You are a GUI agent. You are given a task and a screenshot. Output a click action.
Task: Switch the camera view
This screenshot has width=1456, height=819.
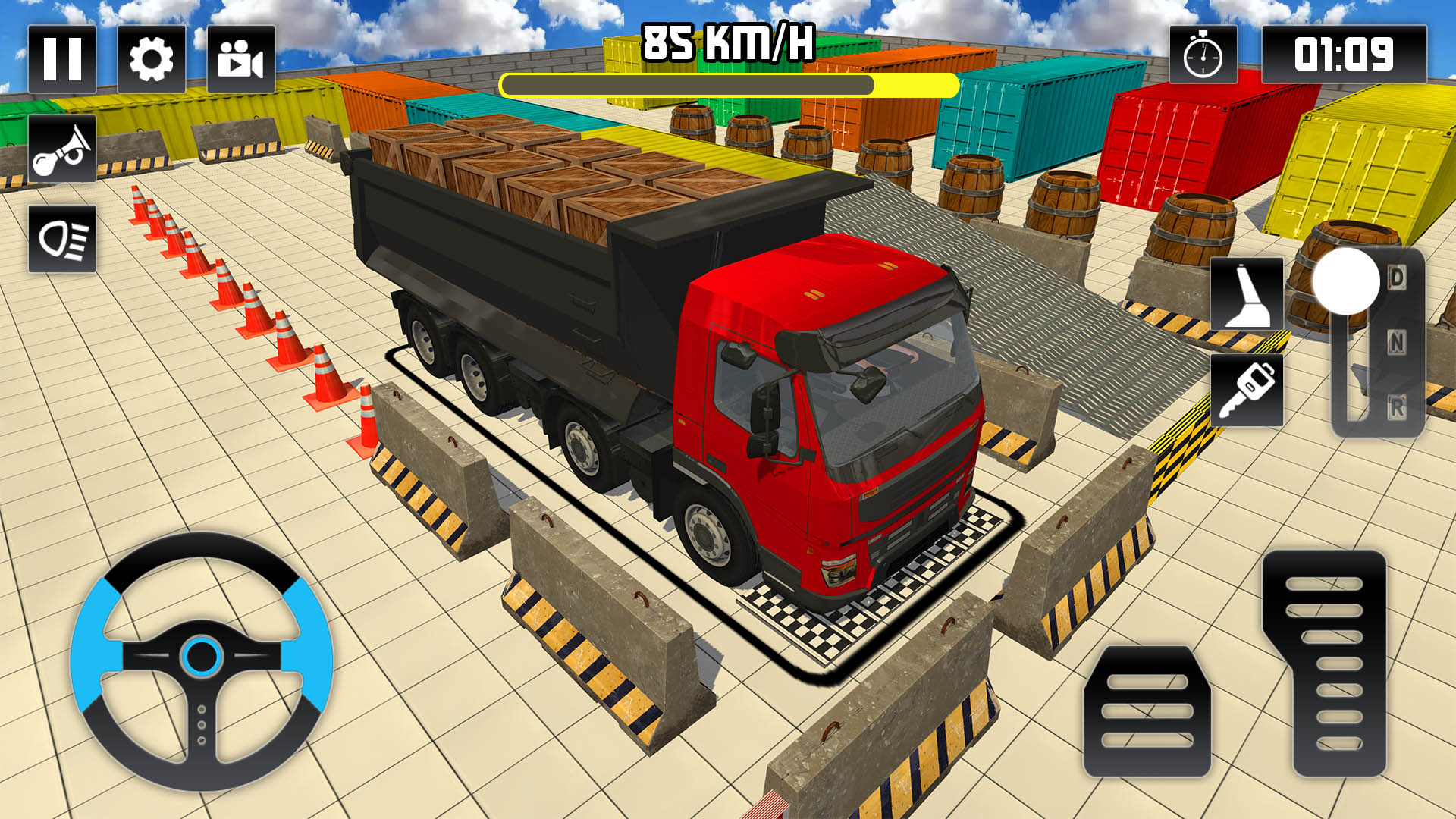pos(242,58)
